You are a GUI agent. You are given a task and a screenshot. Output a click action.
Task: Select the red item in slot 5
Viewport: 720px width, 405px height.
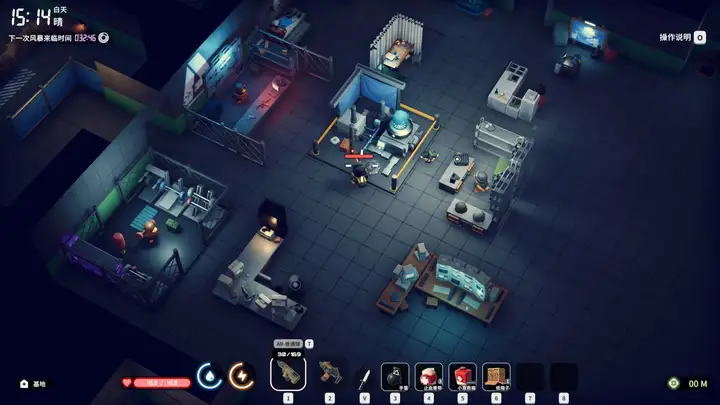click(x=462, y=376)
